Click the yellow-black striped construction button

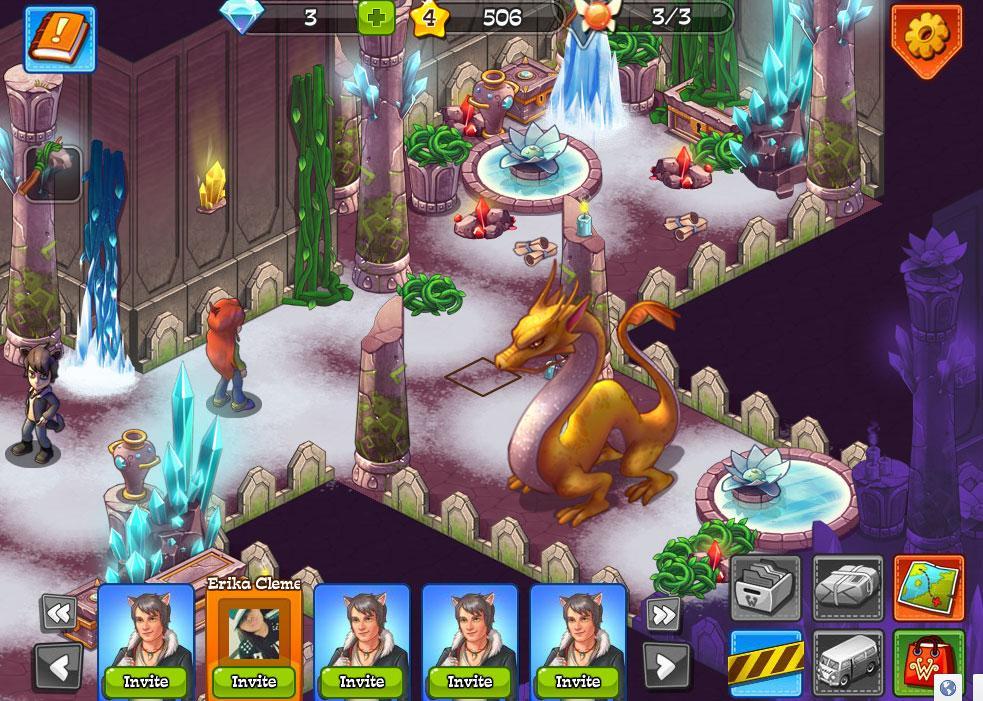click(x=766, y=663)
